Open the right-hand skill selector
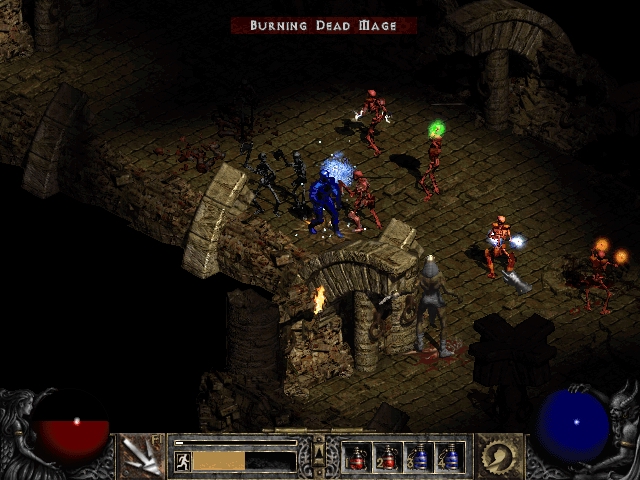Viewport: 640px width, 480px height. tap(499, 456)
